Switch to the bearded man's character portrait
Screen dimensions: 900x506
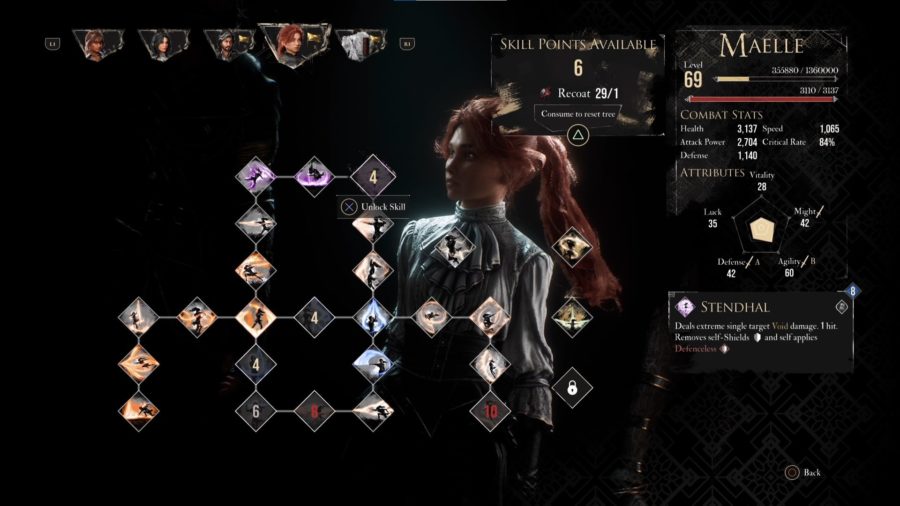coord(222,43)
